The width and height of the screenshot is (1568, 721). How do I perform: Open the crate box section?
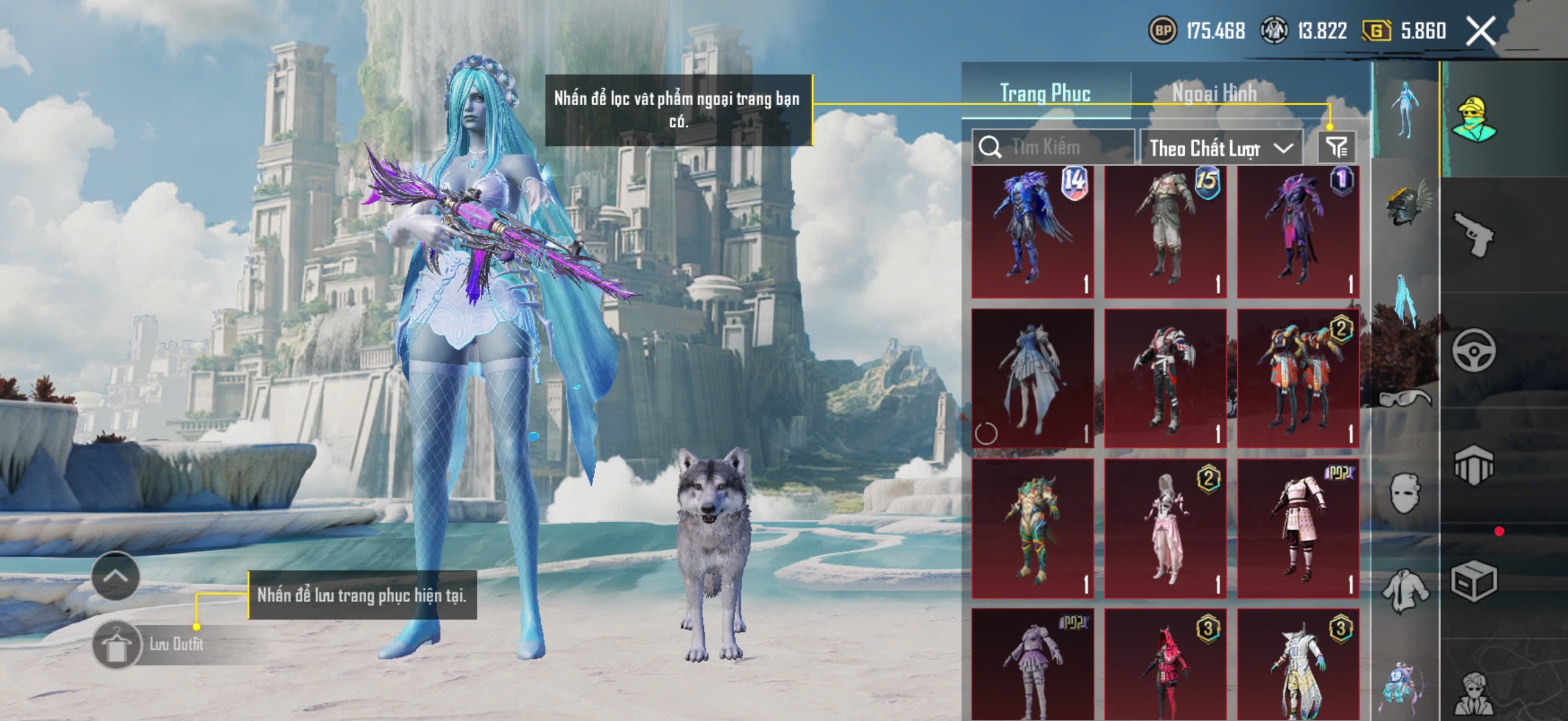1473,581
